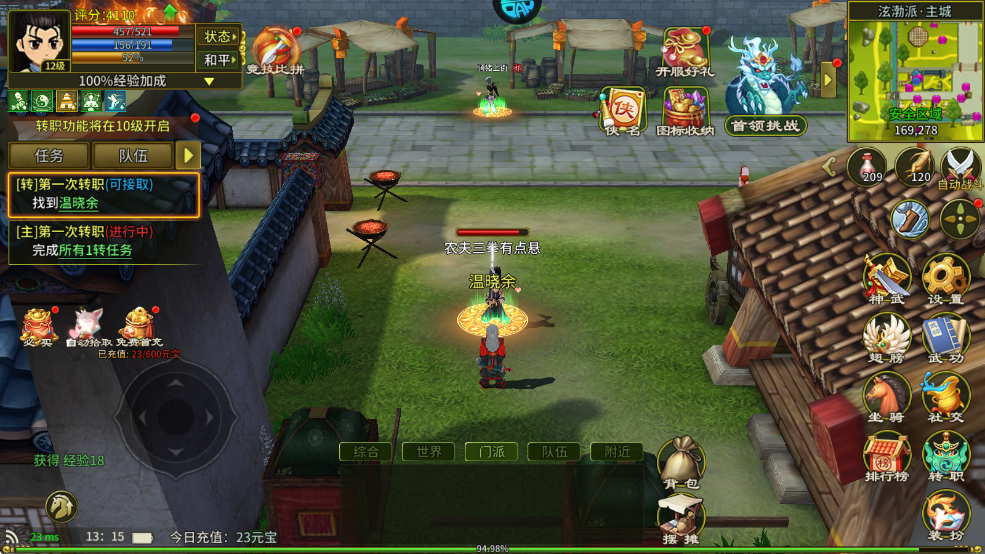The image size is (985, 554).
Task: Open the 背包 backpack
Action: [x=680, y=463]
